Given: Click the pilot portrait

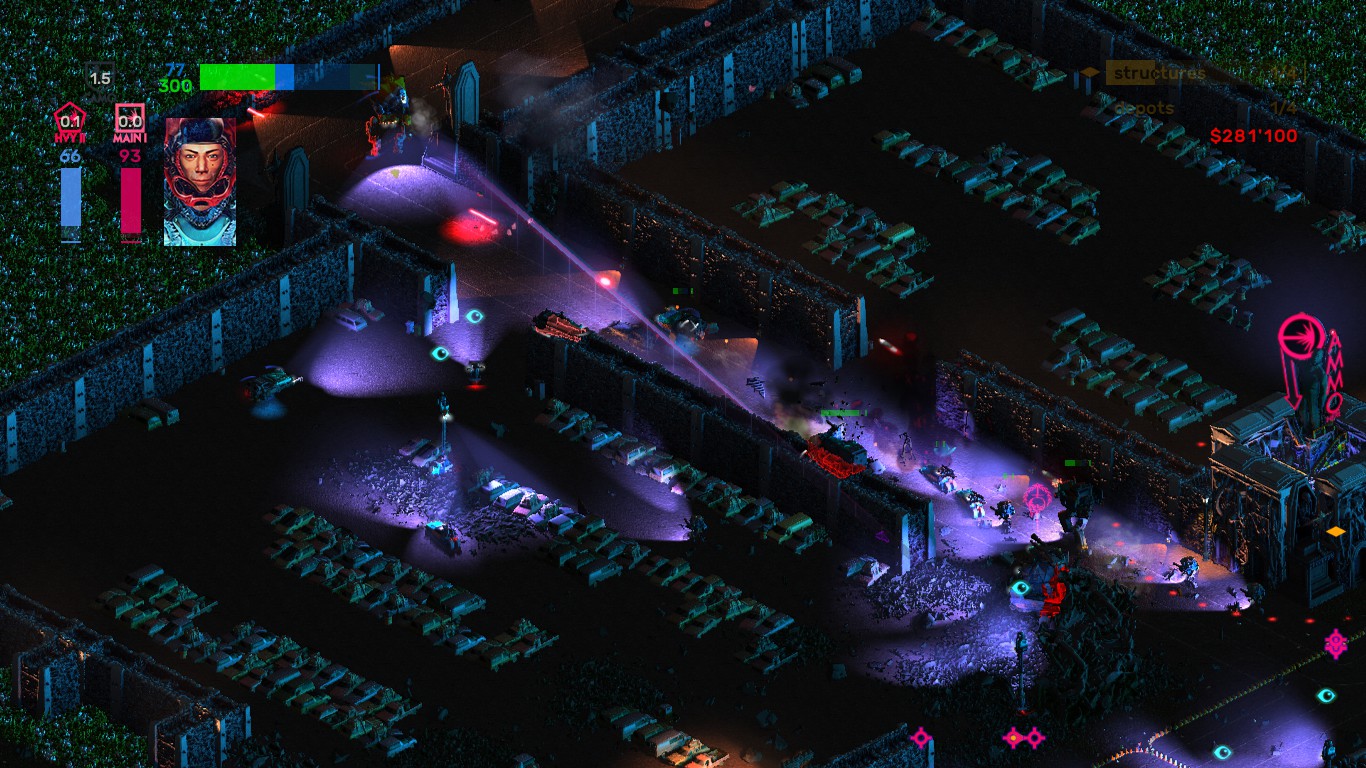Looking at the screenshot, I should click(x=200, y=182).
